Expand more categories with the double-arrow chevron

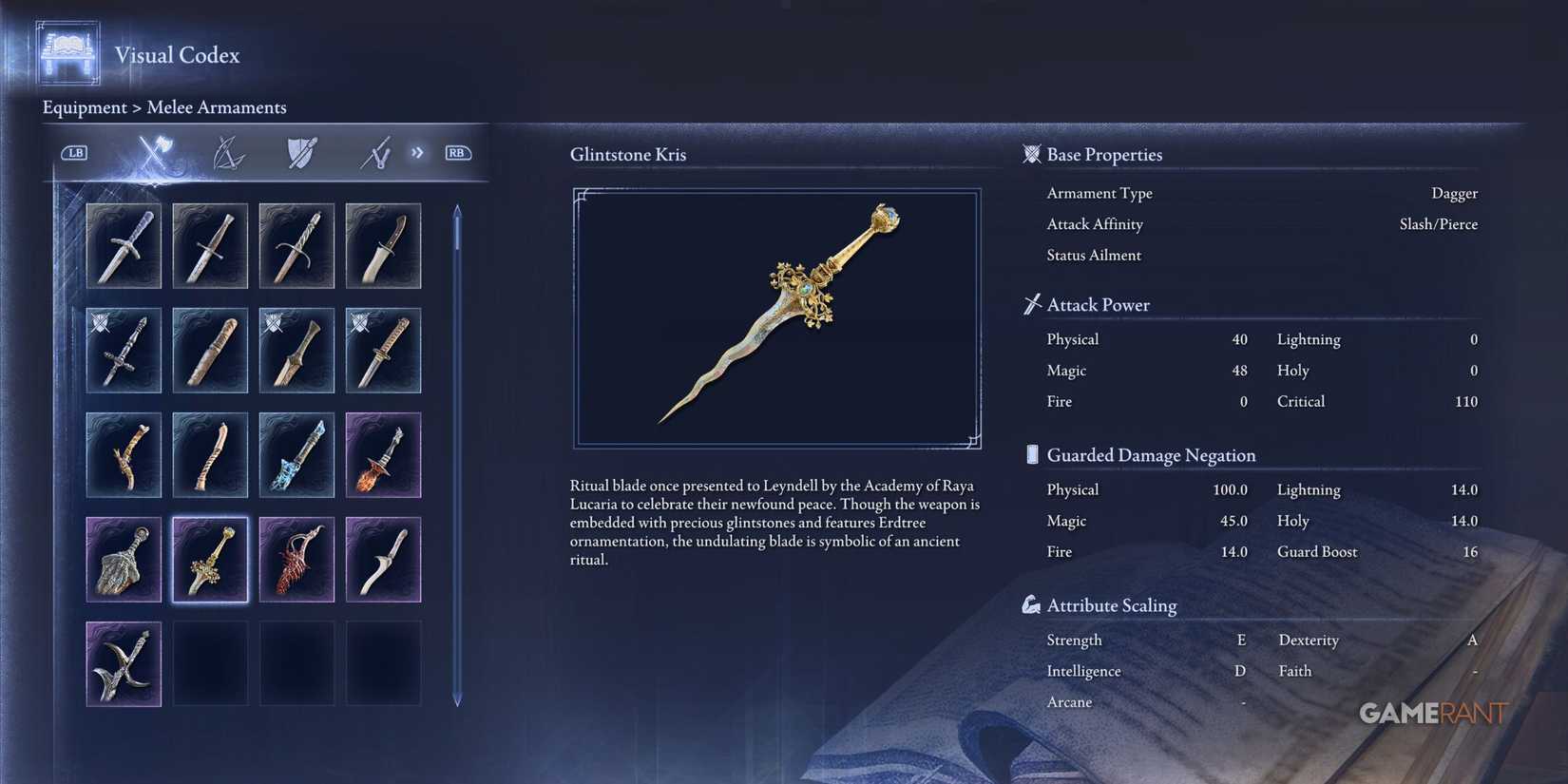[x=416, y=152]
